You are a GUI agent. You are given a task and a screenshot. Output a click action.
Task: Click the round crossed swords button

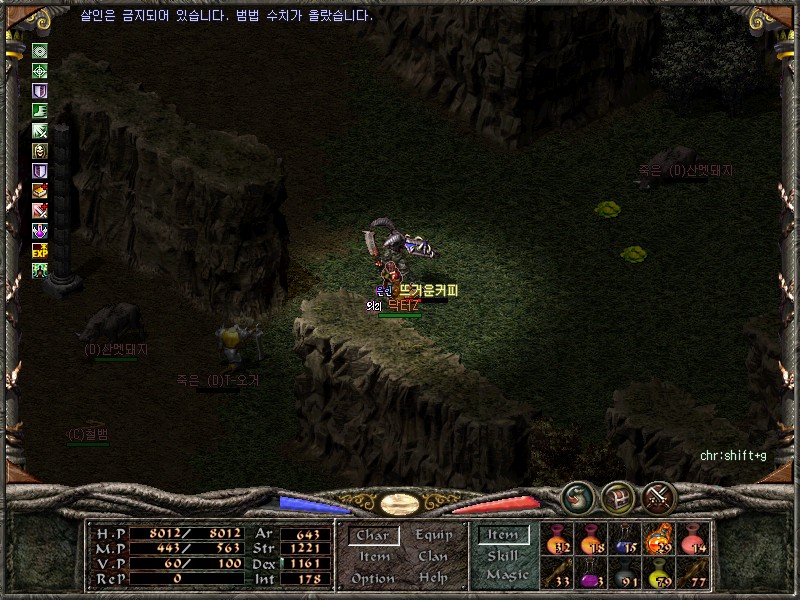(660, 497)
